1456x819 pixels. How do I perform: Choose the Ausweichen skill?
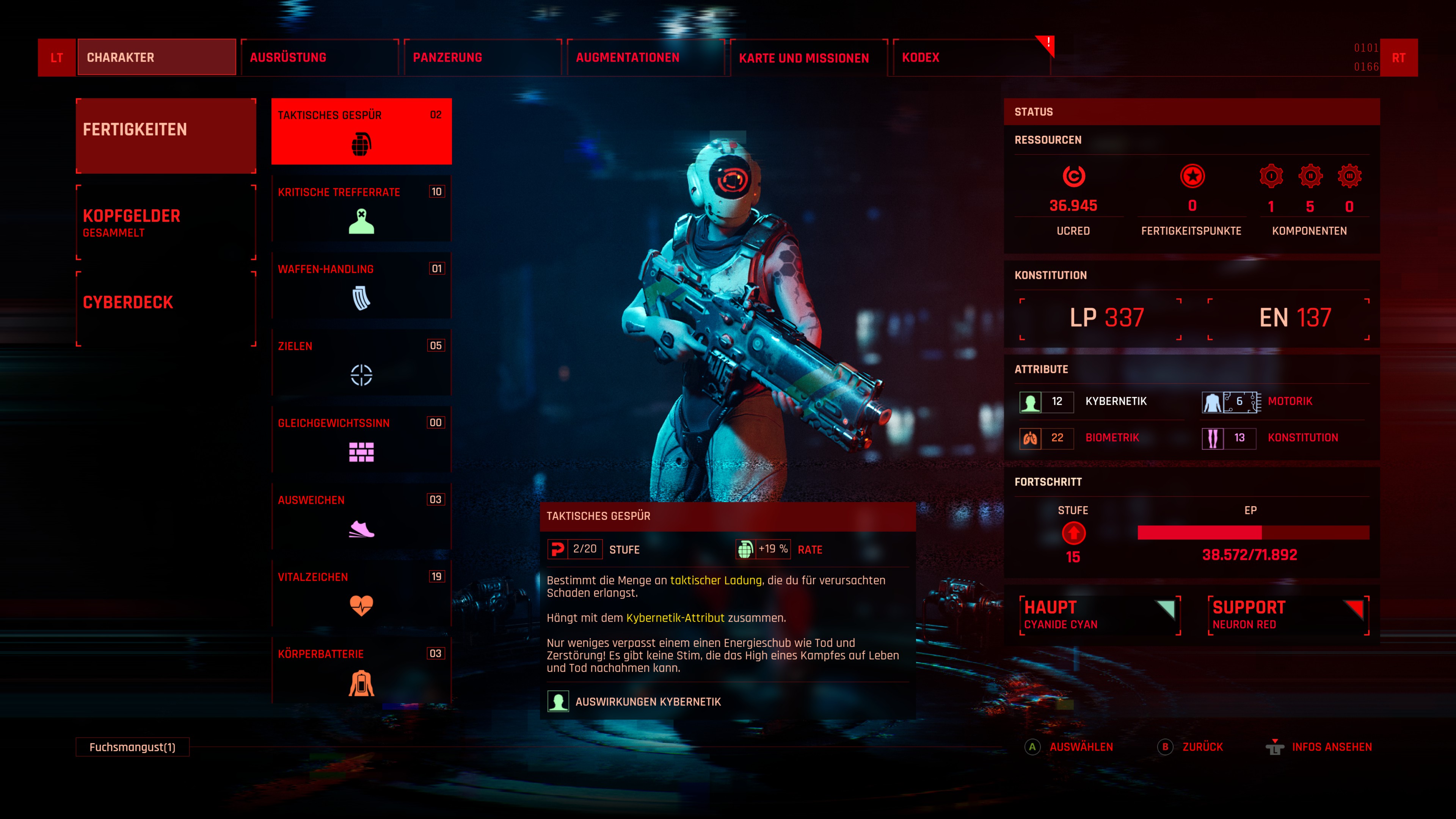pyautogui.click(x=361, y=516)
